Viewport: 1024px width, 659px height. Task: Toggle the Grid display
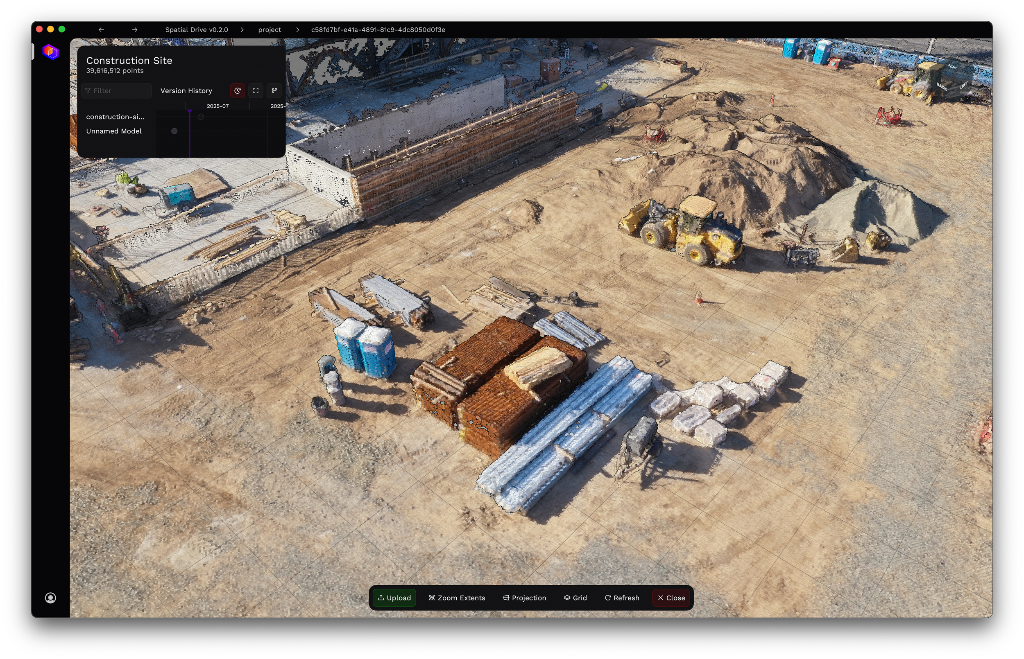tap(575, 598)
